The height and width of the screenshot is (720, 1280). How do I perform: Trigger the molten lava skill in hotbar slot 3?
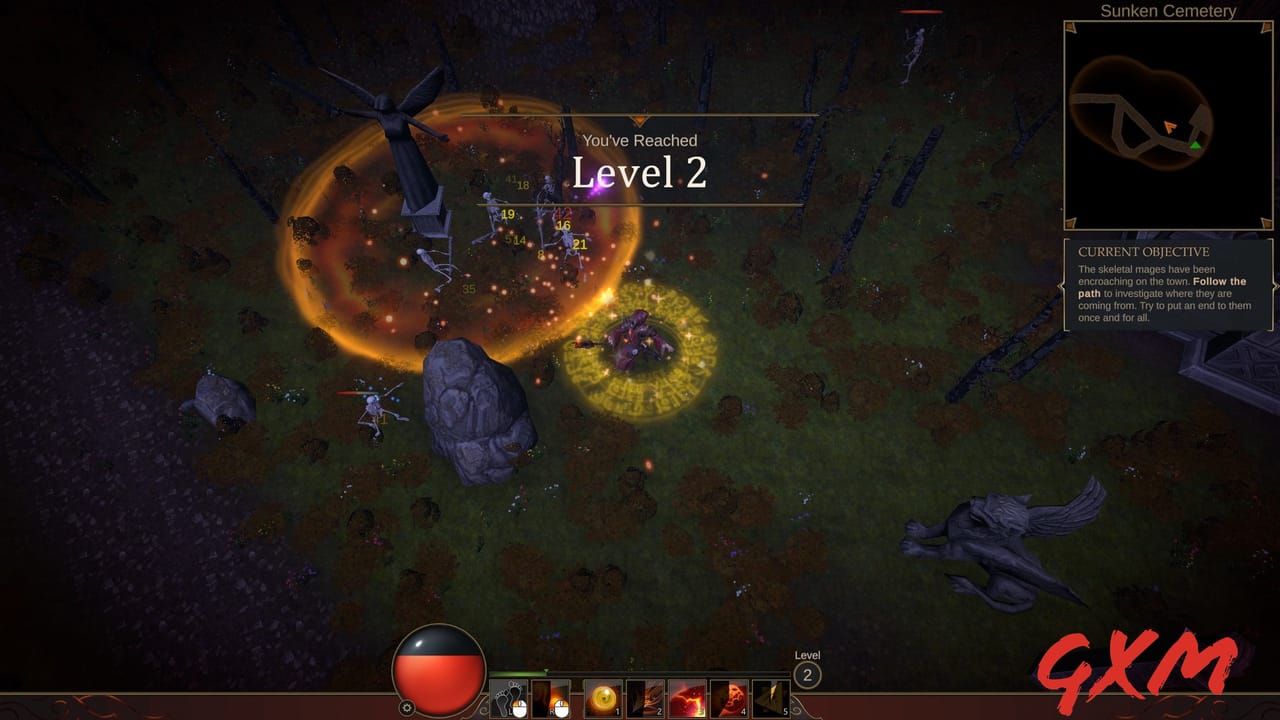click(x=687, y=697)
